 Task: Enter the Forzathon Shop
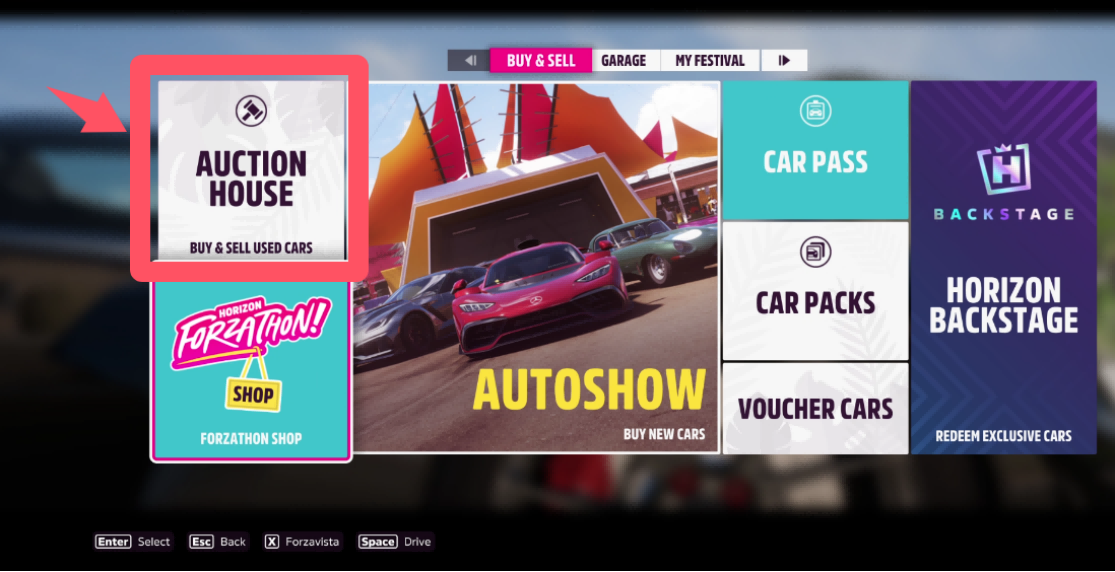(251, 370)
